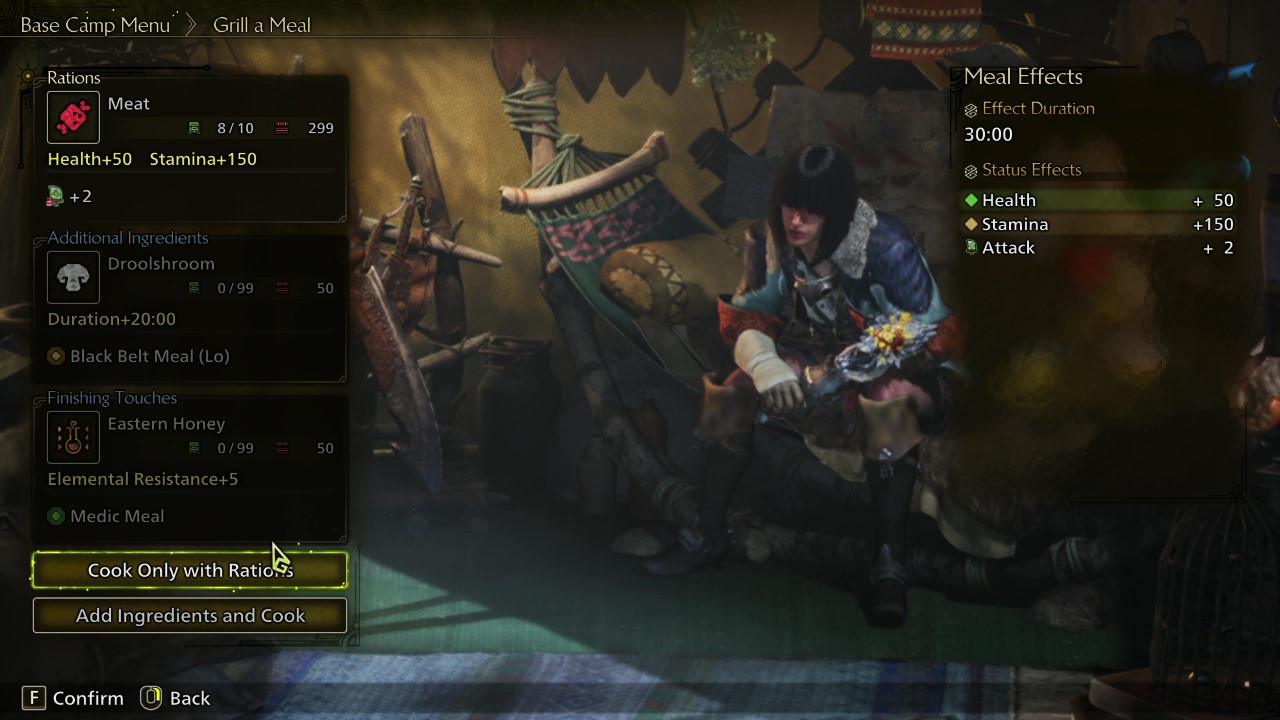The image size is (1280, 720).
Task: Select the Eastern Honey finishing touch icon
Action: pos(73,437)
